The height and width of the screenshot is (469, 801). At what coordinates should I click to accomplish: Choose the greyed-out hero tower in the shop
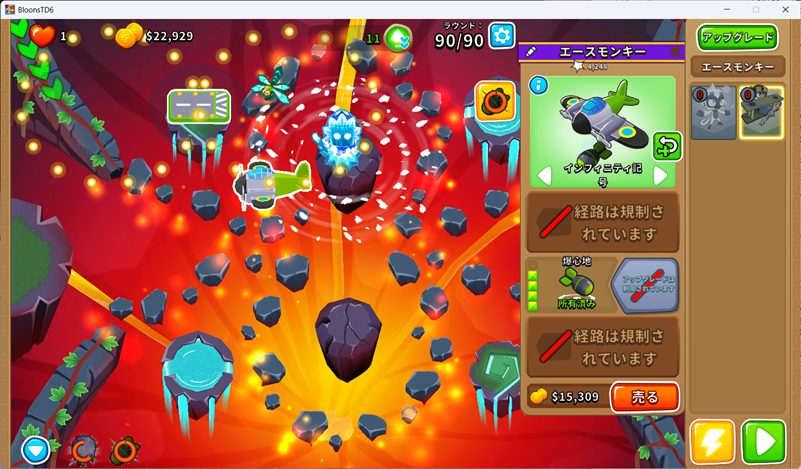[x=713, y=111]
